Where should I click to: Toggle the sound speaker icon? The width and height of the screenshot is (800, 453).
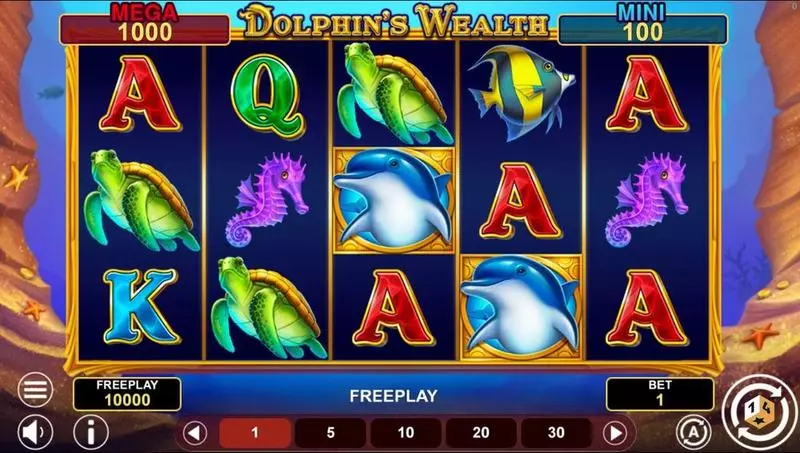coord(35,431)
